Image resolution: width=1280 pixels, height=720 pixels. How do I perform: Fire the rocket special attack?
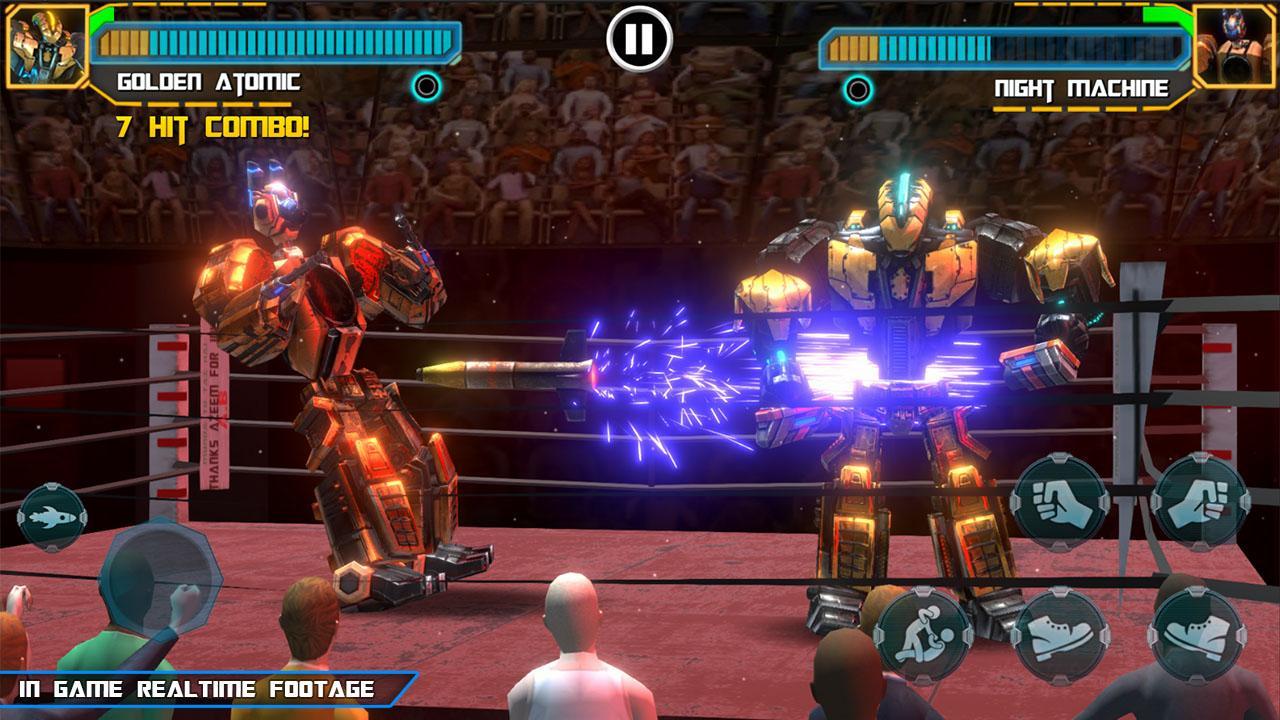point(52,517)
